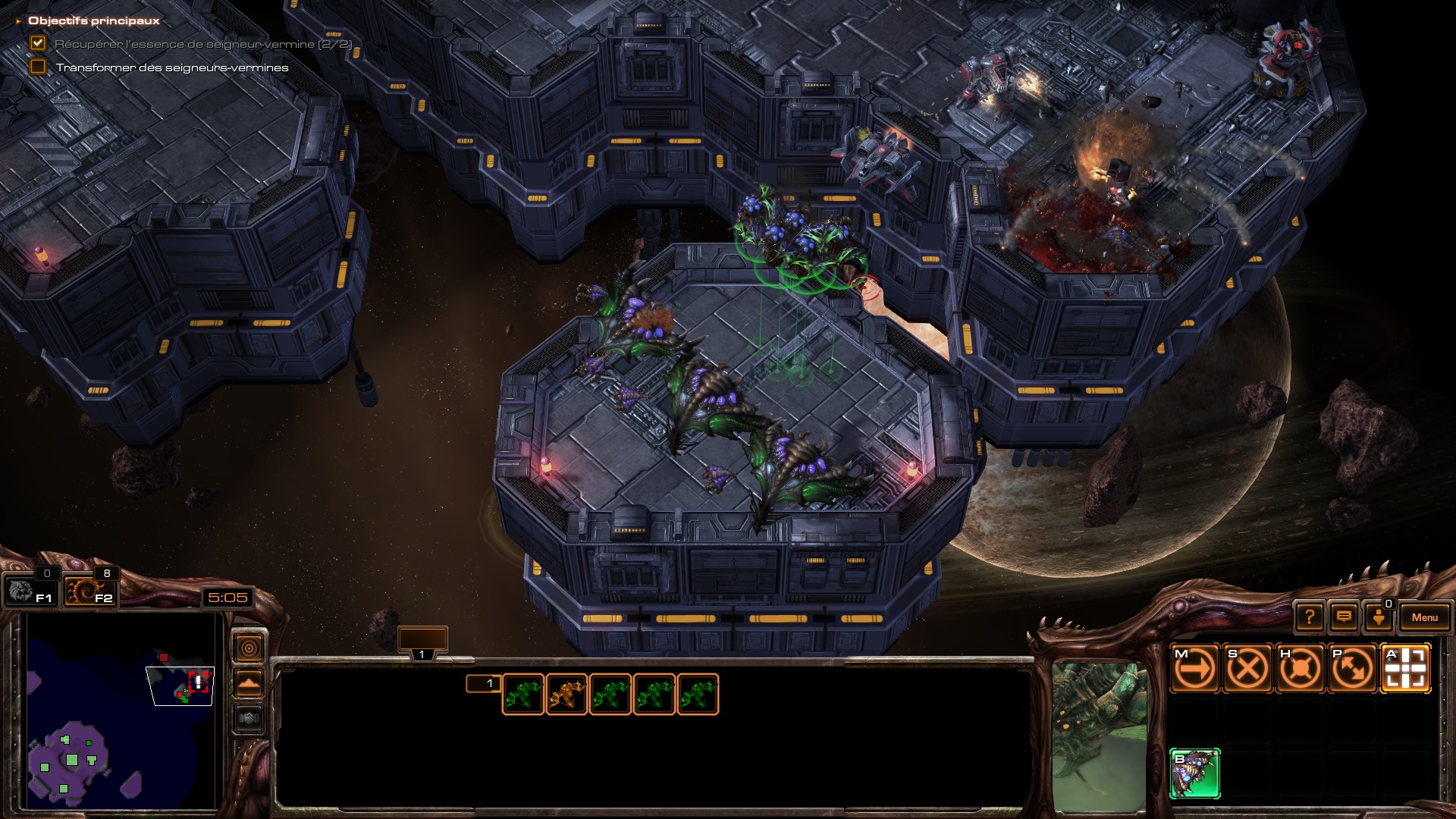Issue the Stop command
This screenshot has height=819, width=1456.
point(1247,669)
